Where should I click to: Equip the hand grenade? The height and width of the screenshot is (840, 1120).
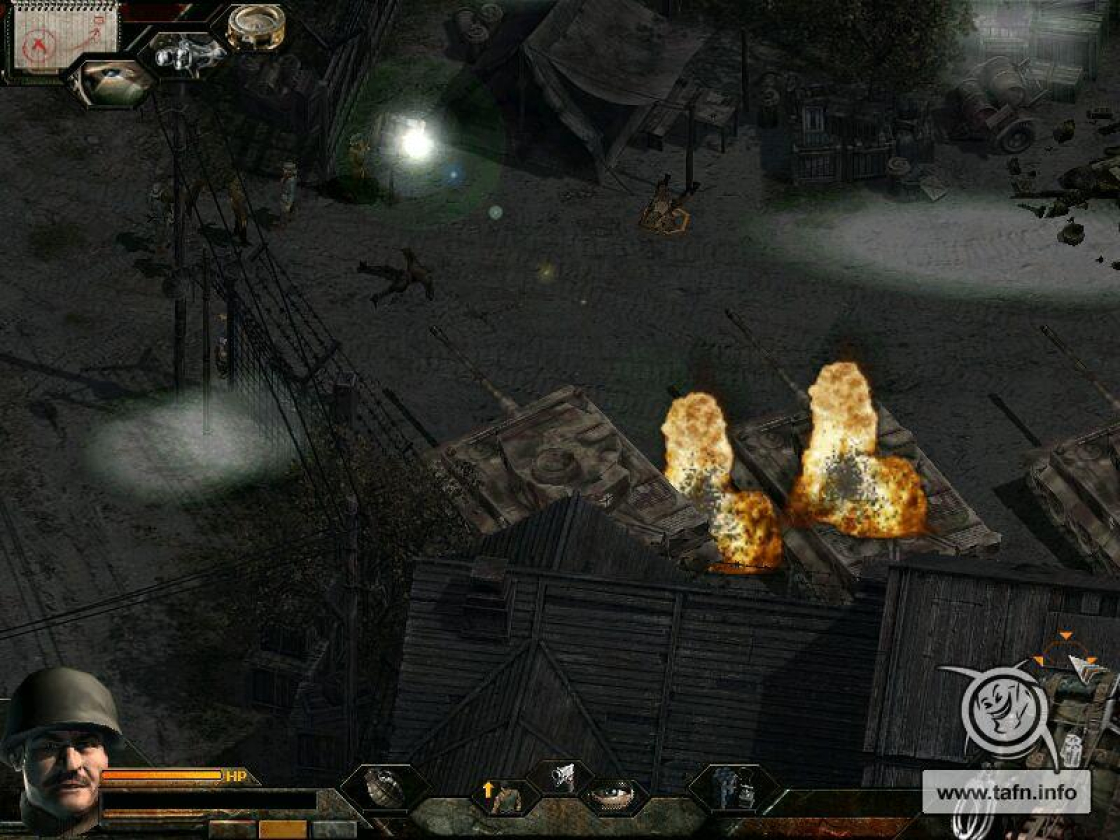[384, 788]
